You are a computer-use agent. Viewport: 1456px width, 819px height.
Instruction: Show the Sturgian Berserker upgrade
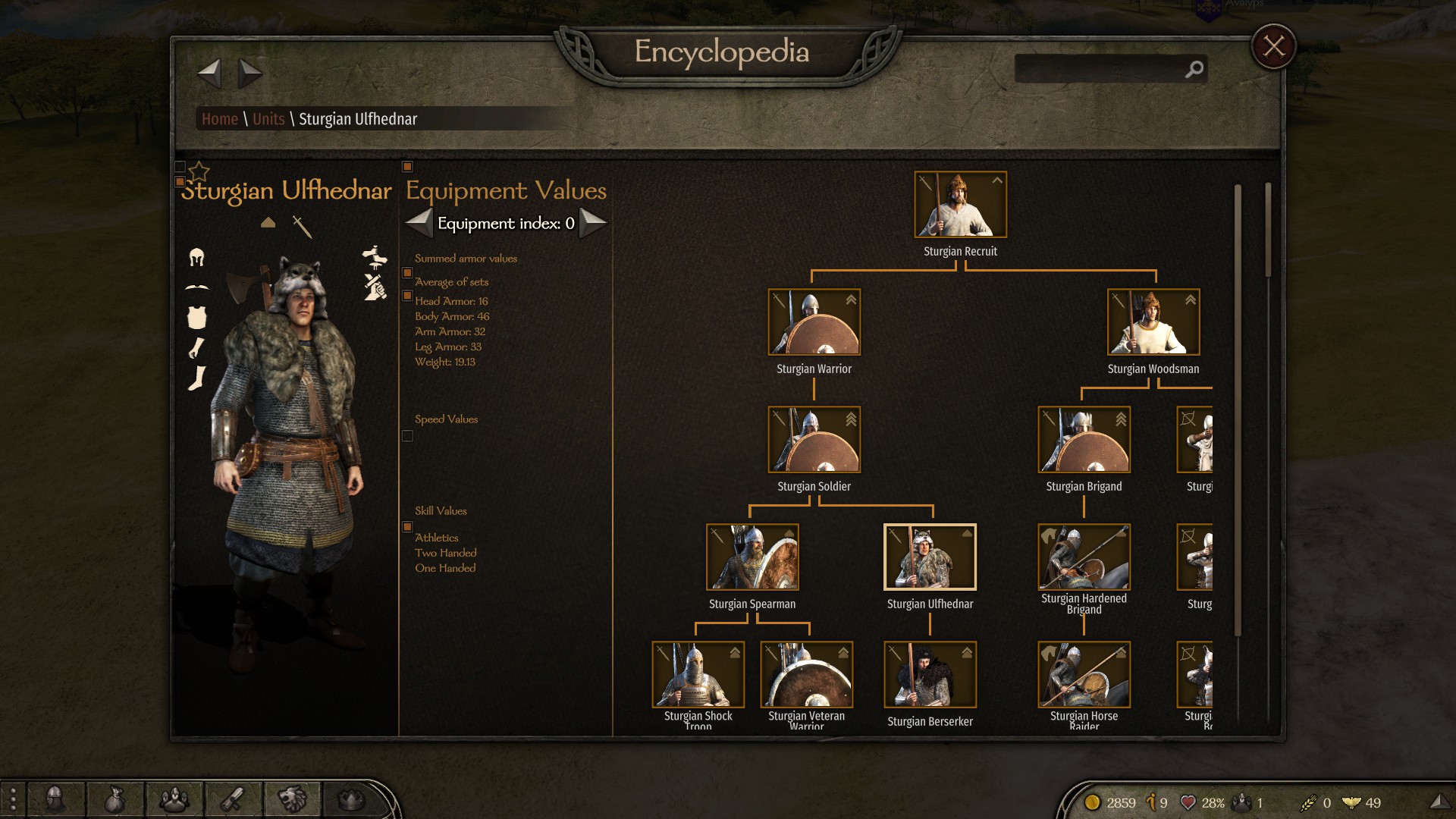pyautogui.click(x=930, y=675)
